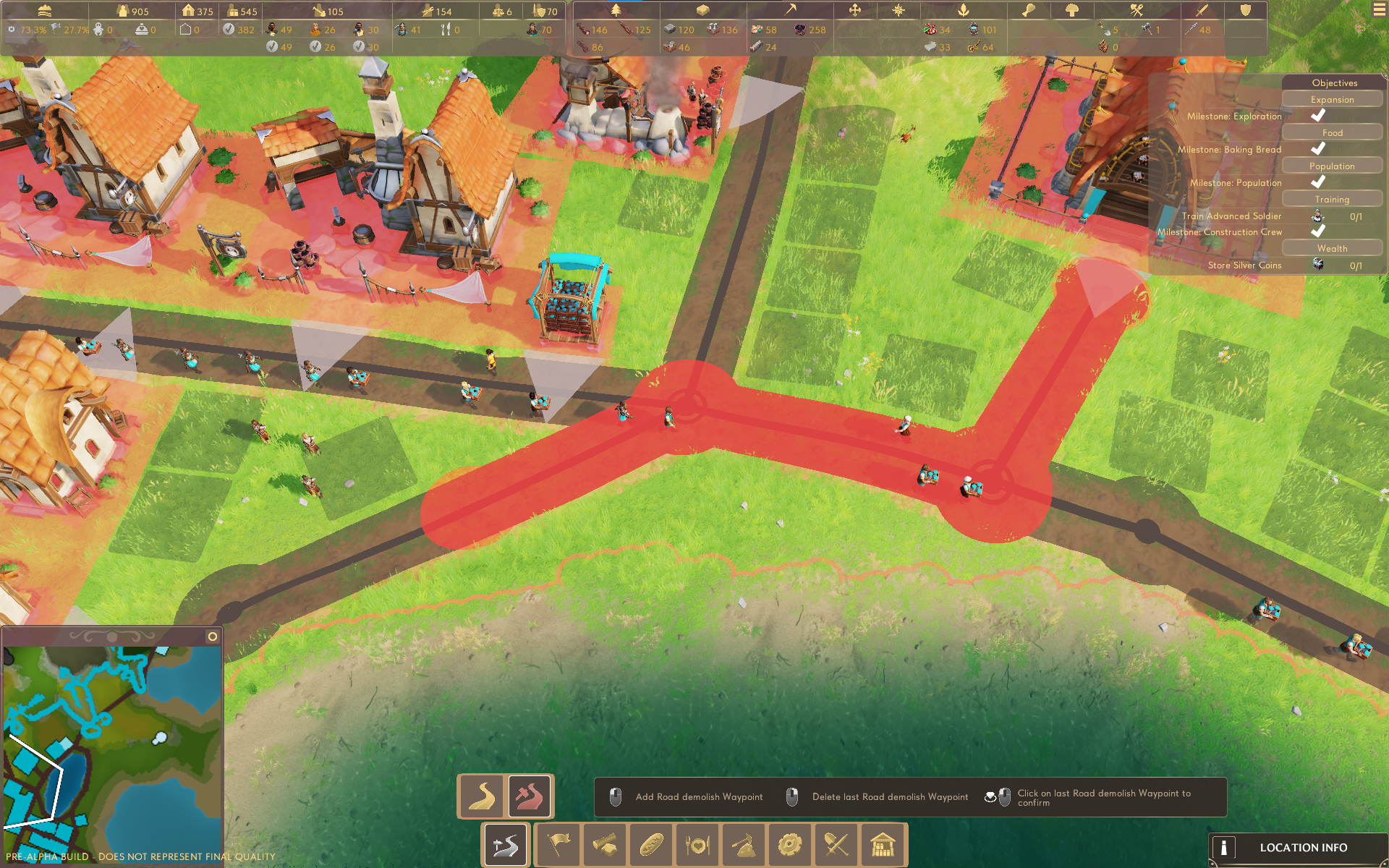
Task: Toggle the minimap circle button
Action: (213, 637)
